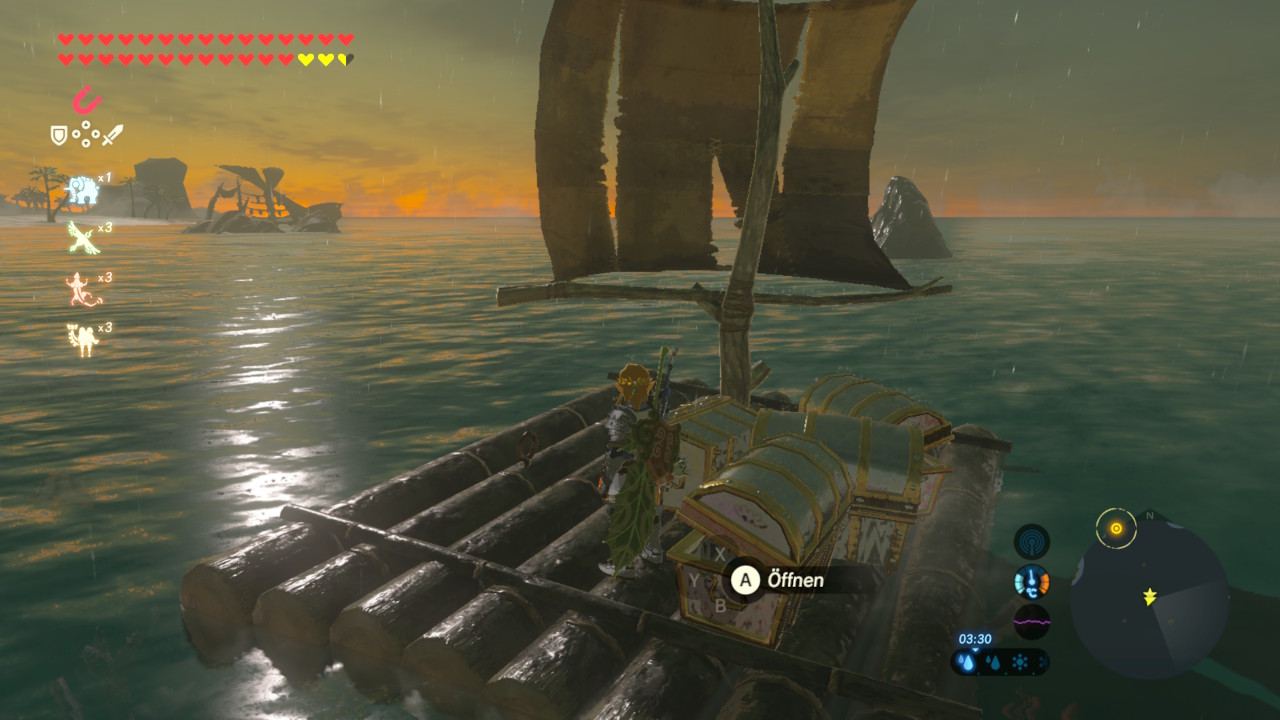
Task: Activate Mipha's Grace elephant ability icon
Action: coord(80,189)
